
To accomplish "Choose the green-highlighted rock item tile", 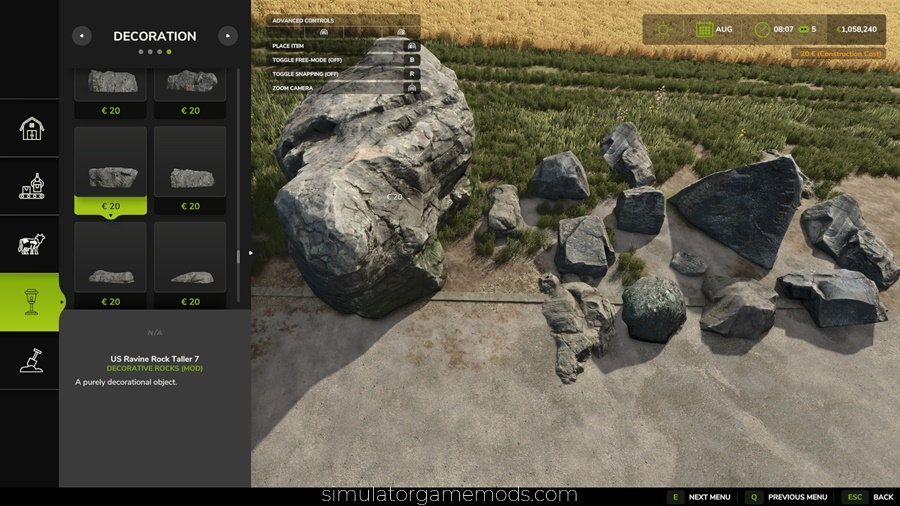I will [110, 170].
